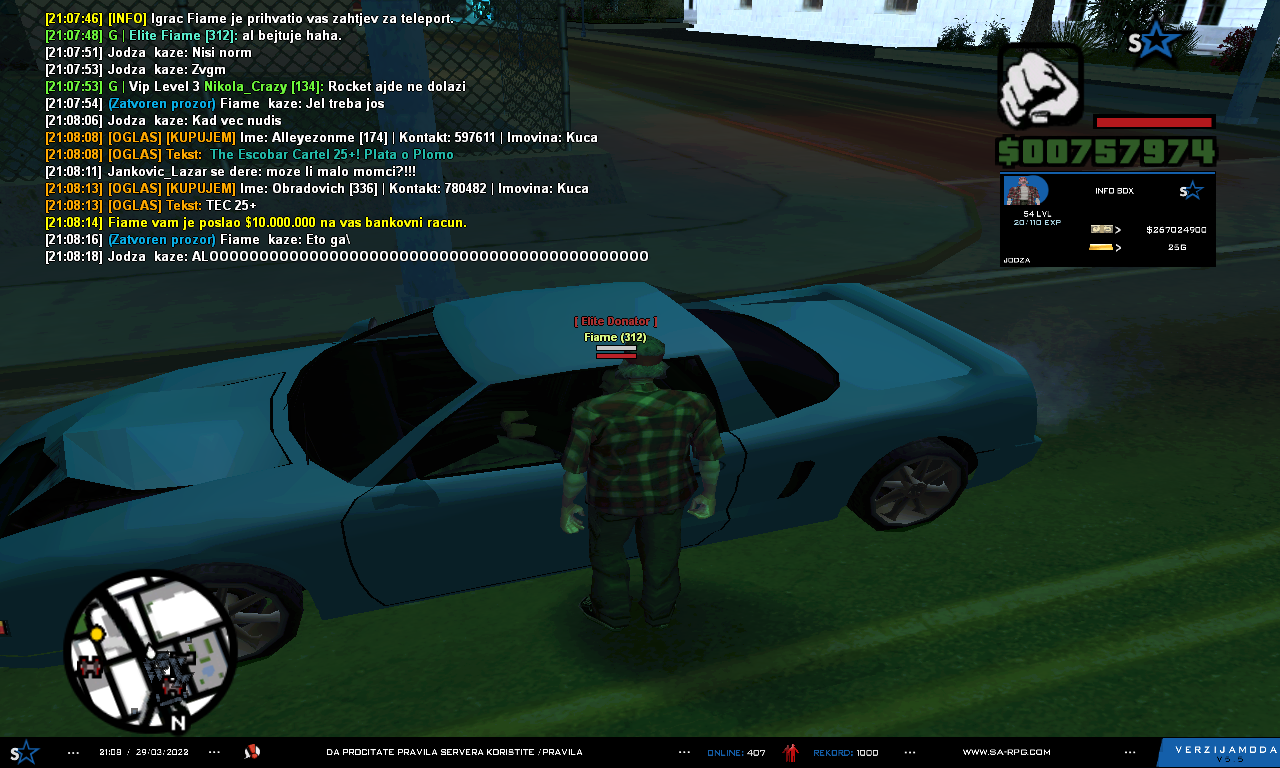The width and height of the screenshot is (1280, 768).
Task: Click the cash icon in the info box
Action: 1101,229
